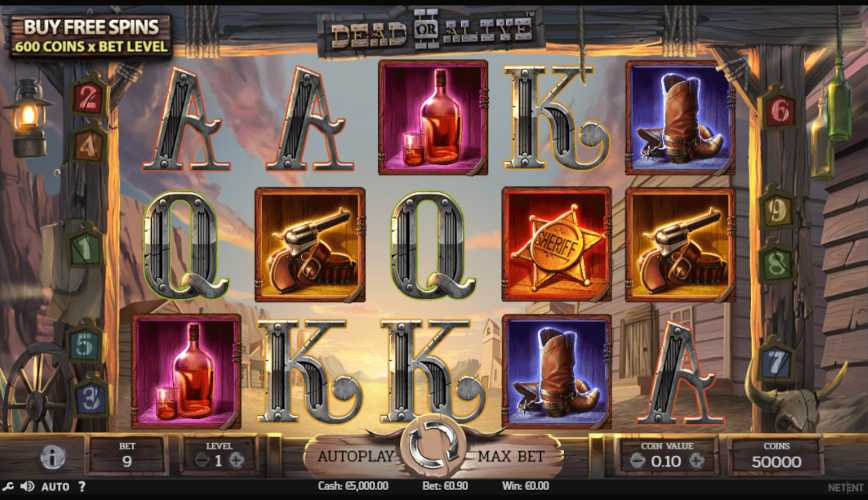Raise the coin value

click(699, 461)
